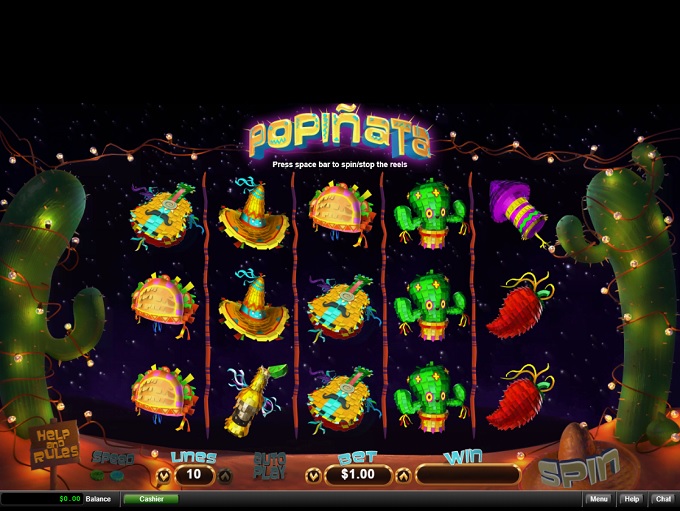The width and height of the screenshot is (680, 511).
Task: Raise the Bet amount
Action: [403, 475]
